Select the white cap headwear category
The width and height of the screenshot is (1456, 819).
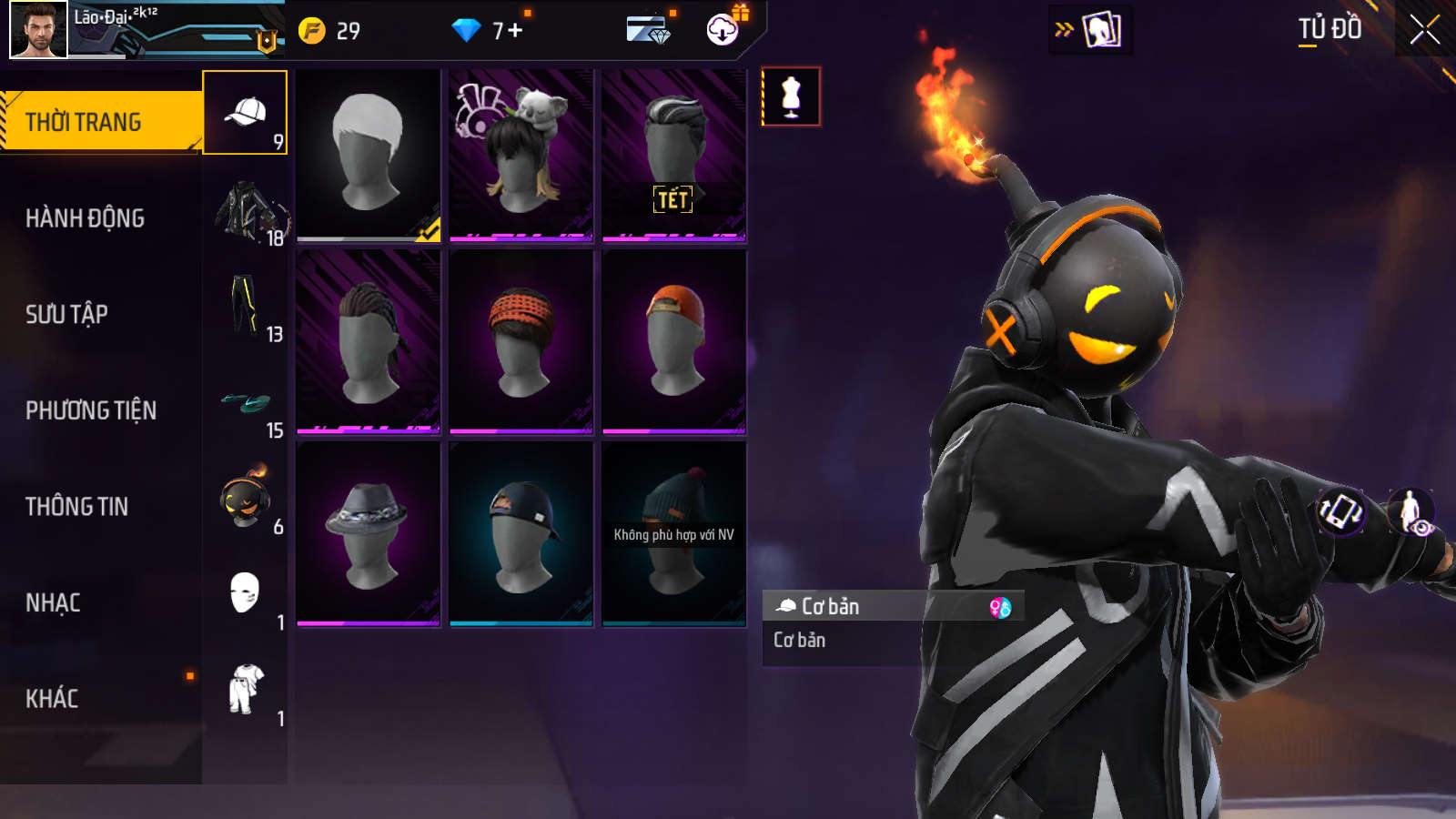coord(245,113)
